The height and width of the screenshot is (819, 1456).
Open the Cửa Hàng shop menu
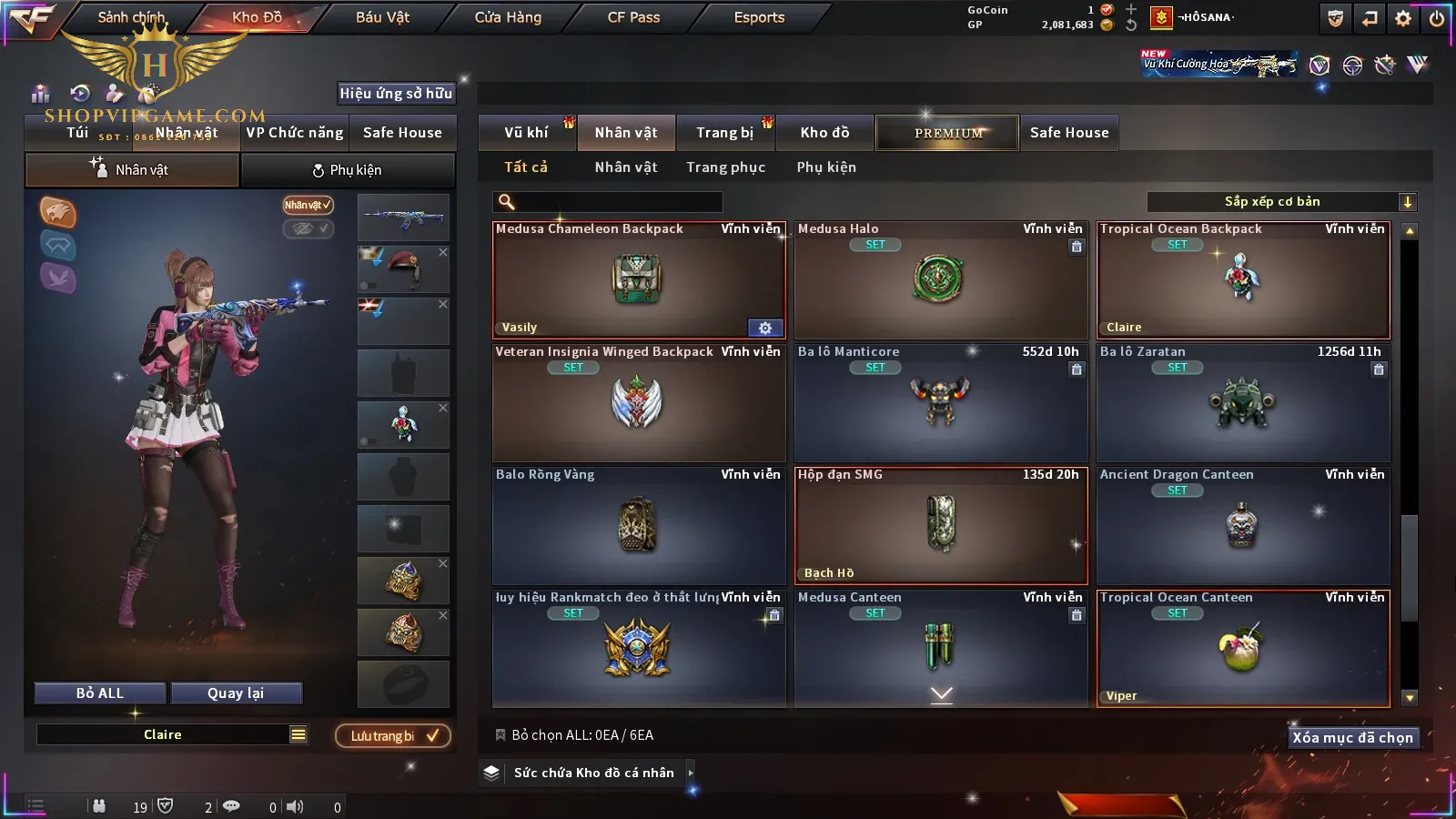pos(508,17)
